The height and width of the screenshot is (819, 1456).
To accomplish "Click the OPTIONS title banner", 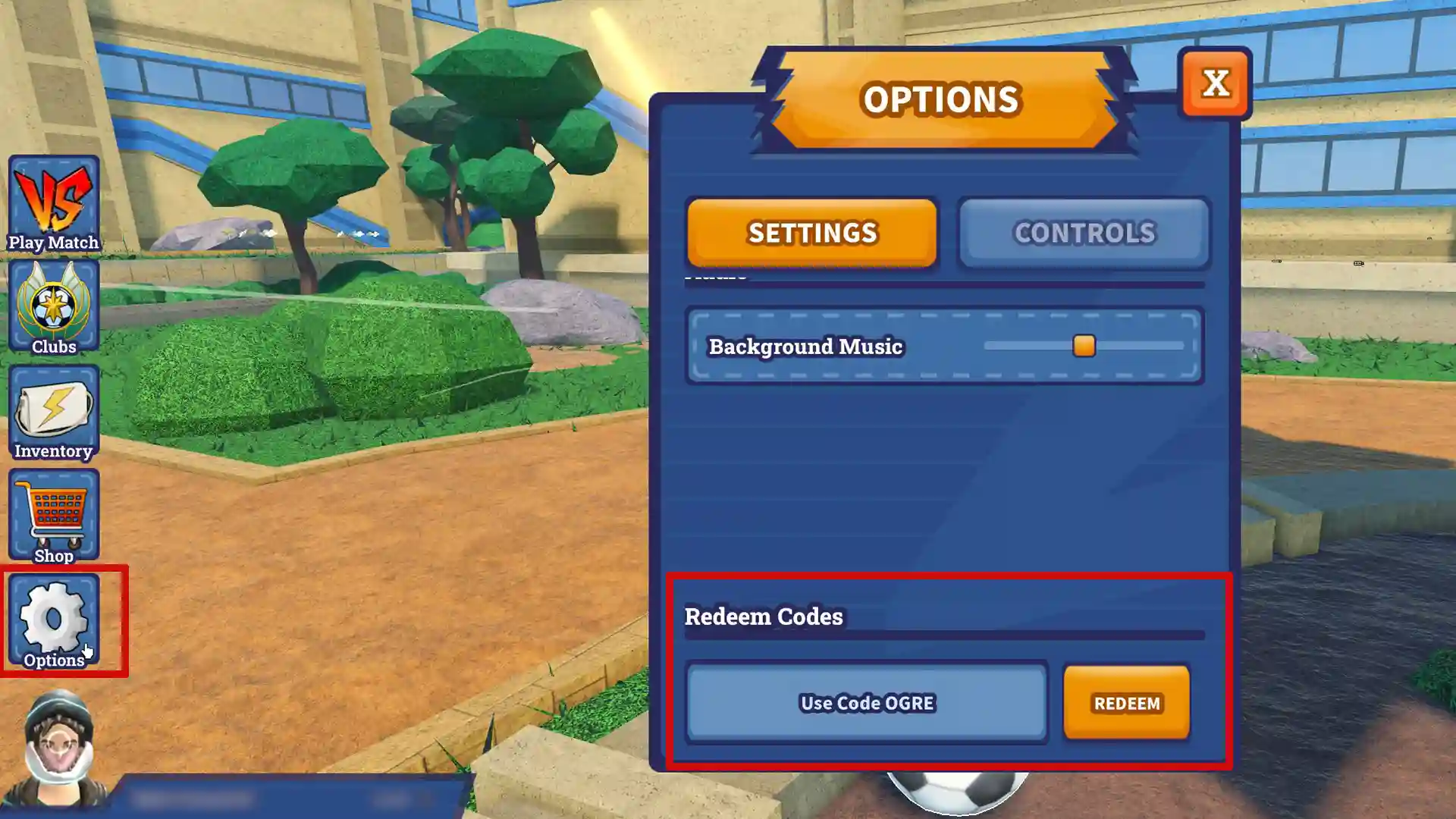I will point(942,99).
